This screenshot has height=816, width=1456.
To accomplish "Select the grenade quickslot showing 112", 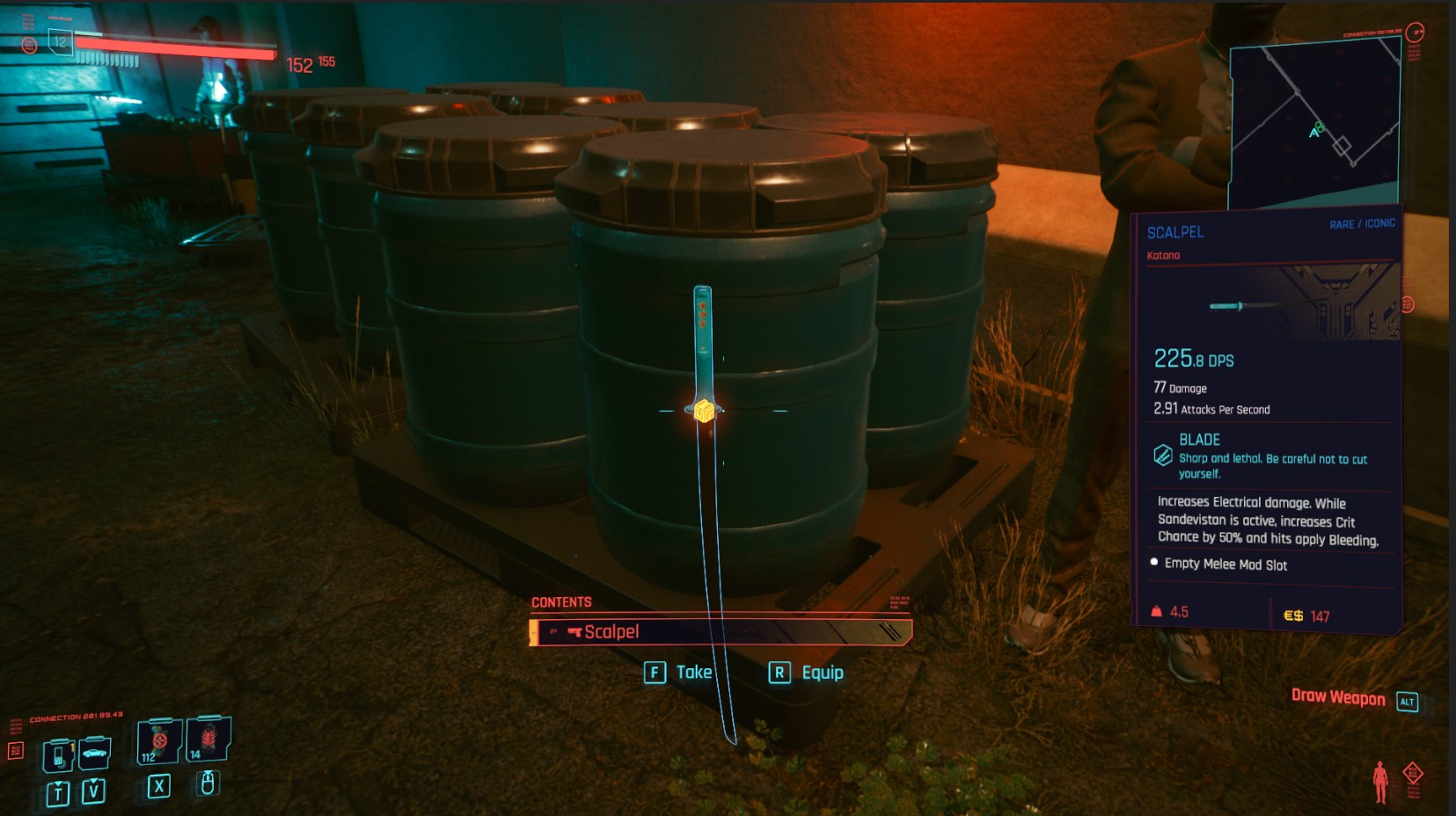I will point(157,741).
